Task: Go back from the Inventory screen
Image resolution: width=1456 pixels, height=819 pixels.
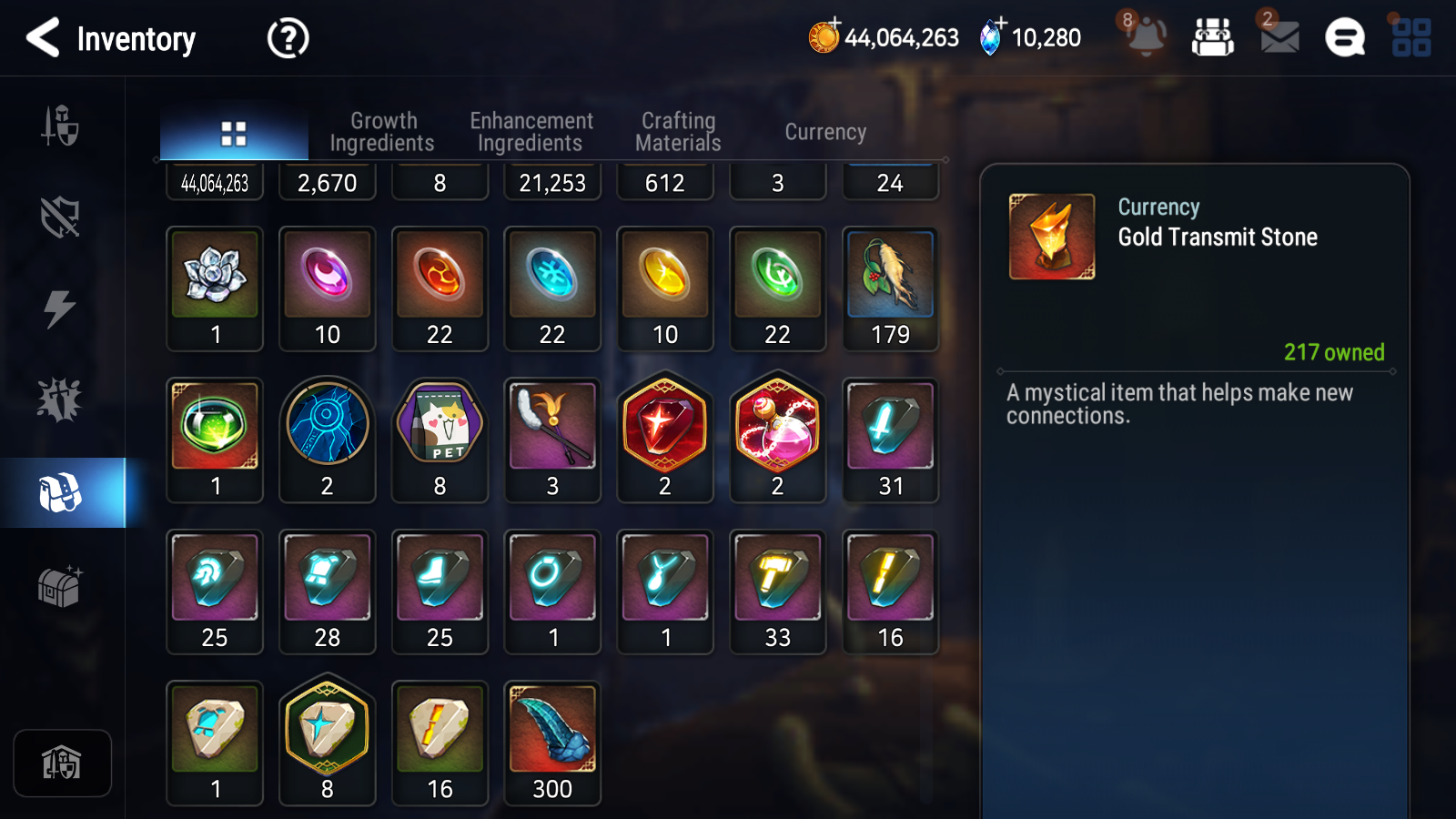Action: pos(43,38)
